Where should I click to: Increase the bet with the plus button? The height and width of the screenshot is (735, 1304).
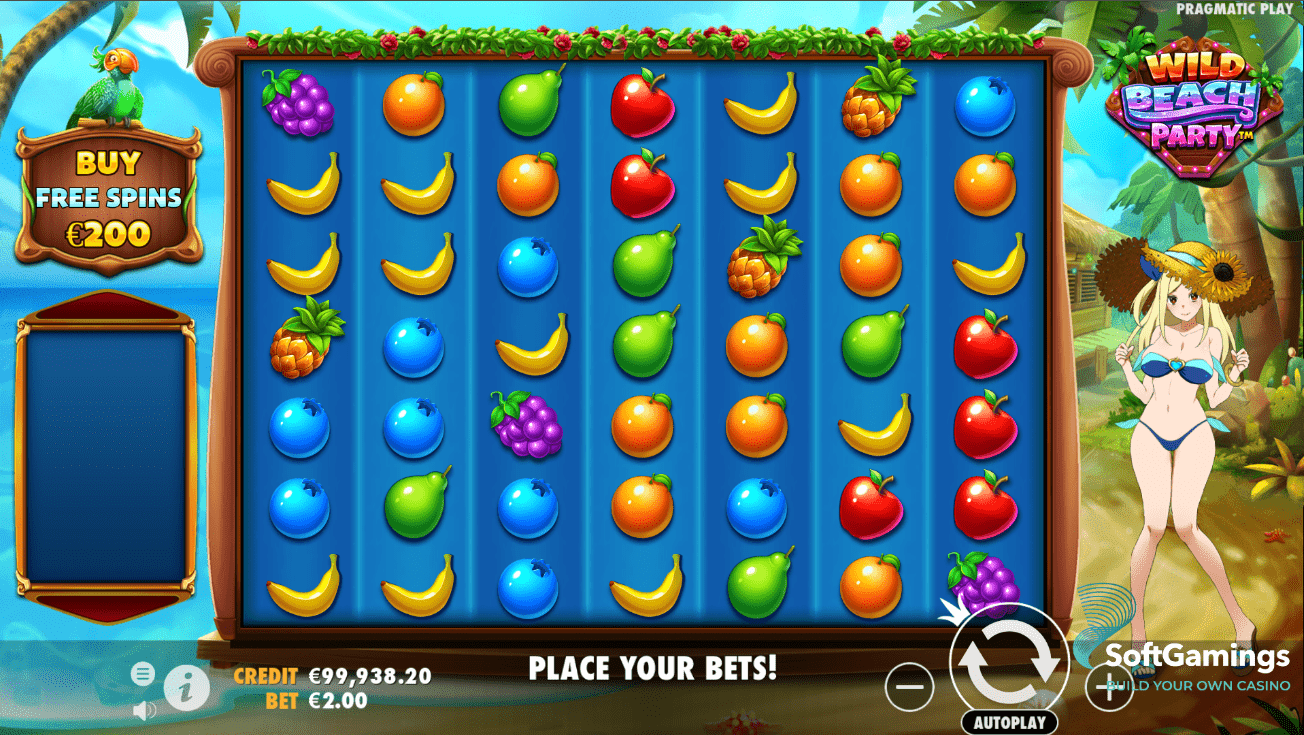(x=1110, y=688)
